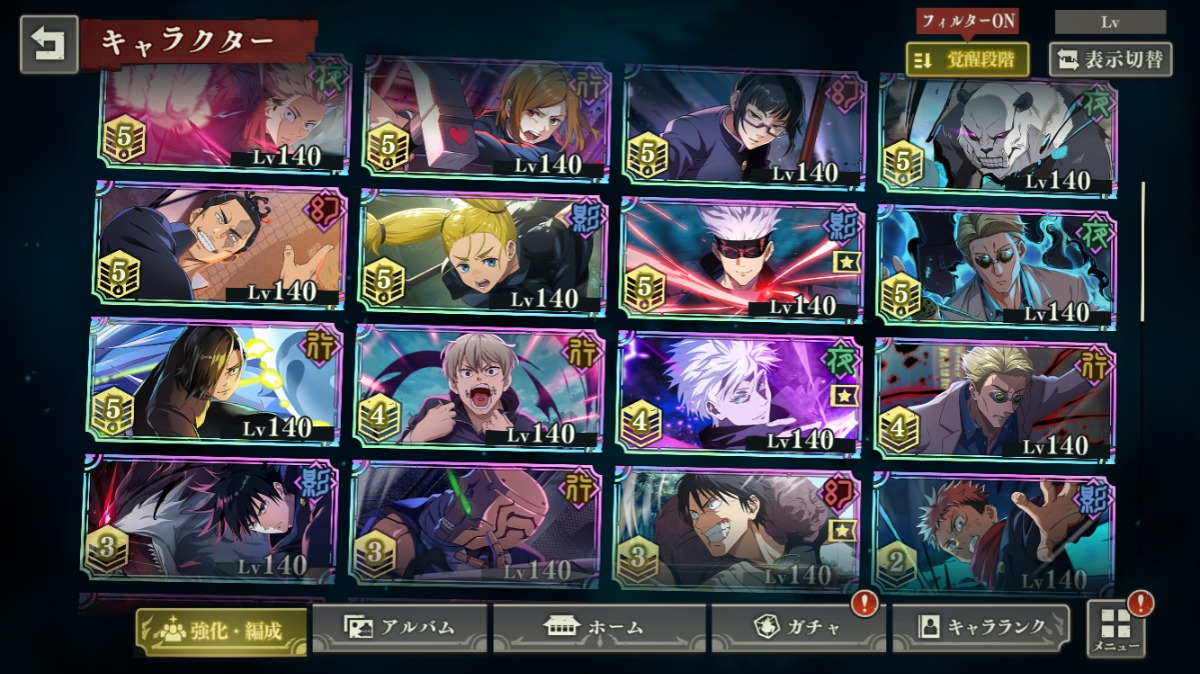
Task: Choose the purple-background white-haired character card
Action: coord(739,392)
